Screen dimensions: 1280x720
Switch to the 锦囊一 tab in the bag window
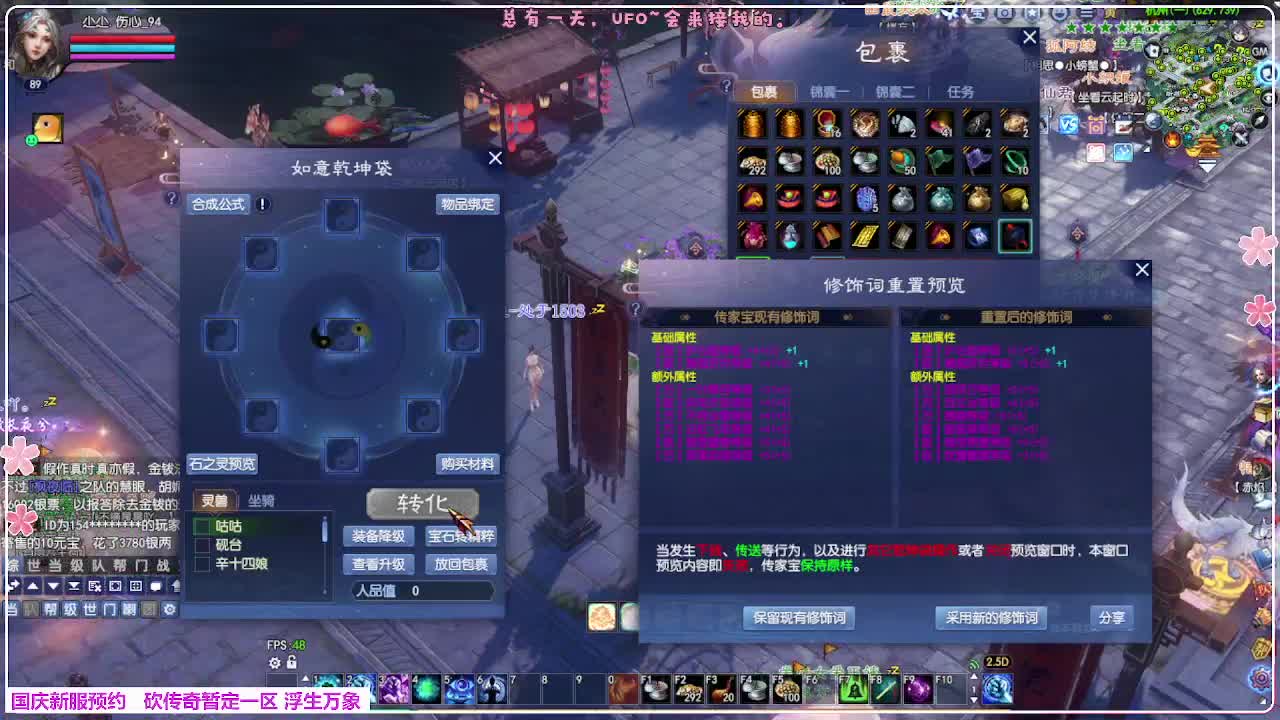coord(829,90)
